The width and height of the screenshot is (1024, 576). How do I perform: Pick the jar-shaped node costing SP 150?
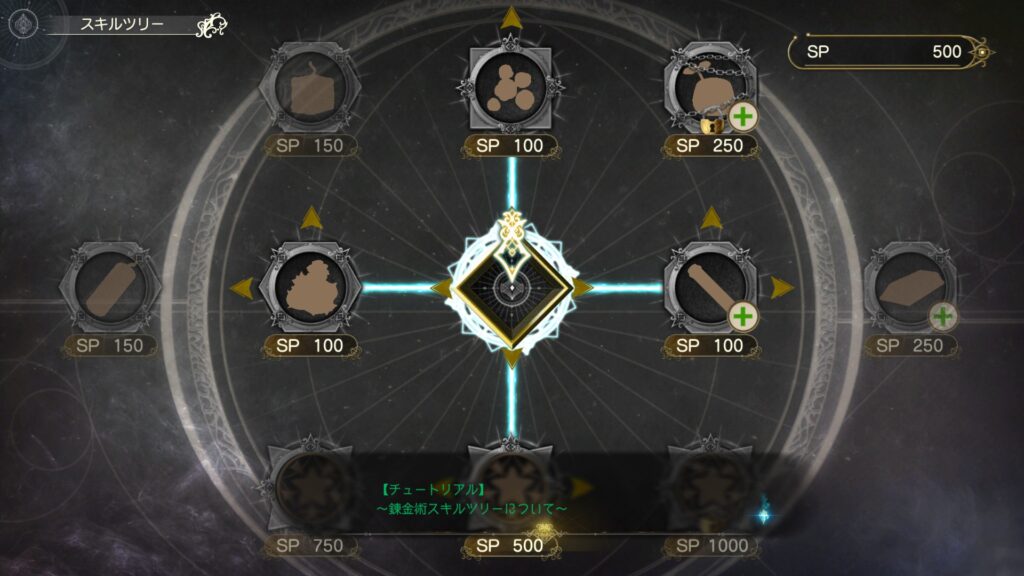(310, 90)
